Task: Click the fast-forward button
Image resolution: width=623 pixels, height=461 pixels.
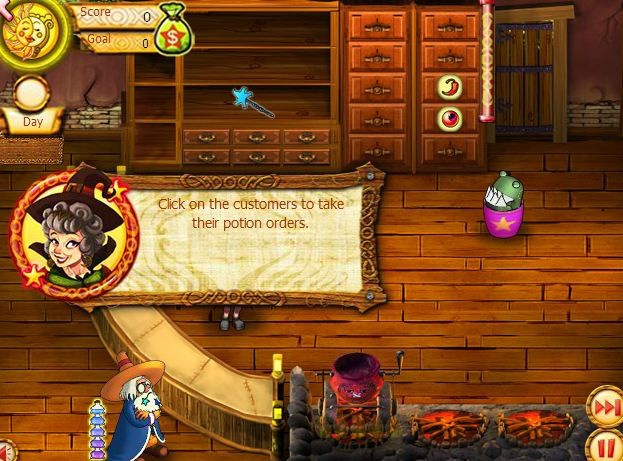Action: (x=602, y=409)
